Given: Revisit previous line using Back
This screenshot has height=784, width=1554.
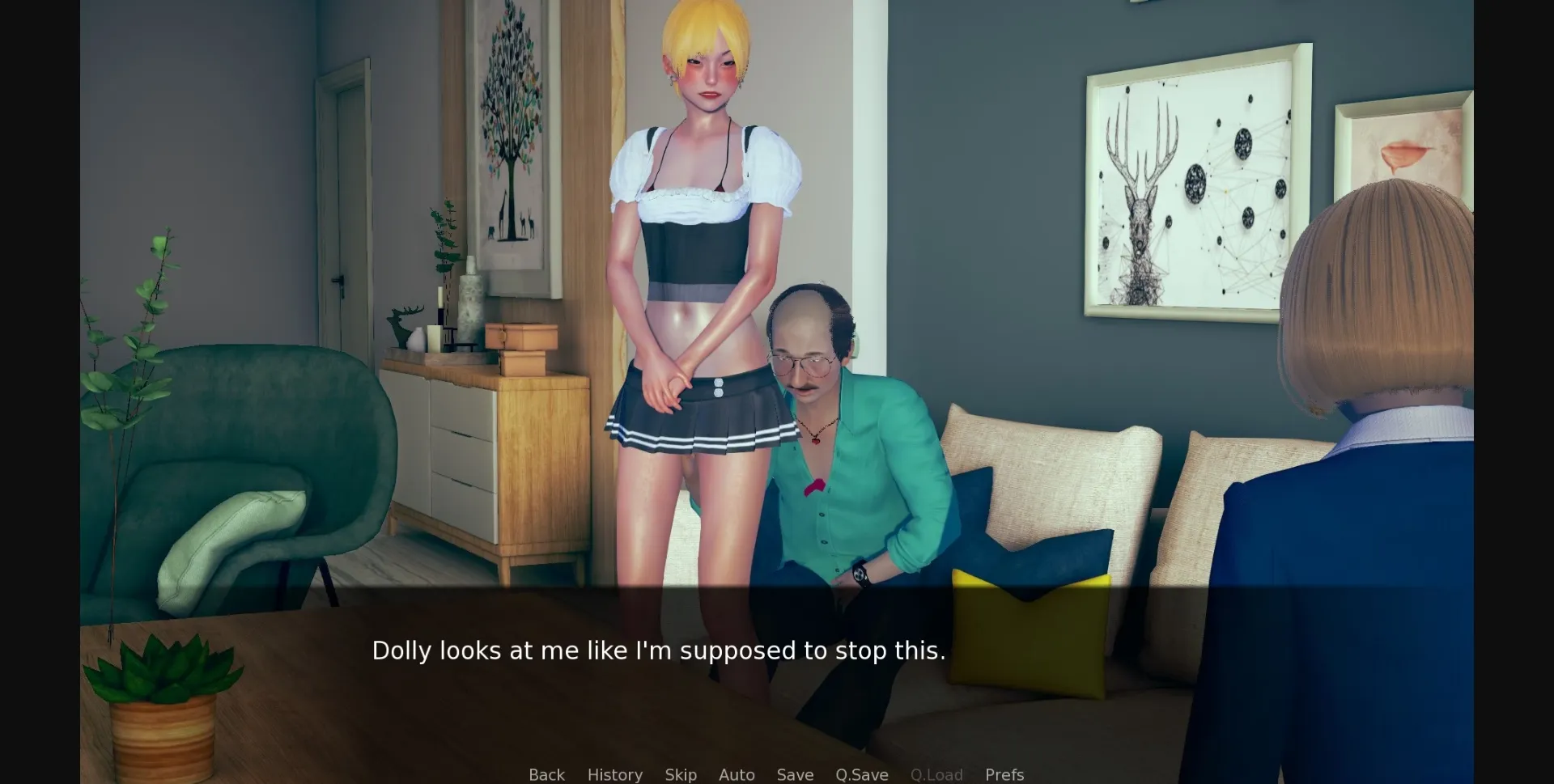Looking at the screenshot, I should coord(546,774).
